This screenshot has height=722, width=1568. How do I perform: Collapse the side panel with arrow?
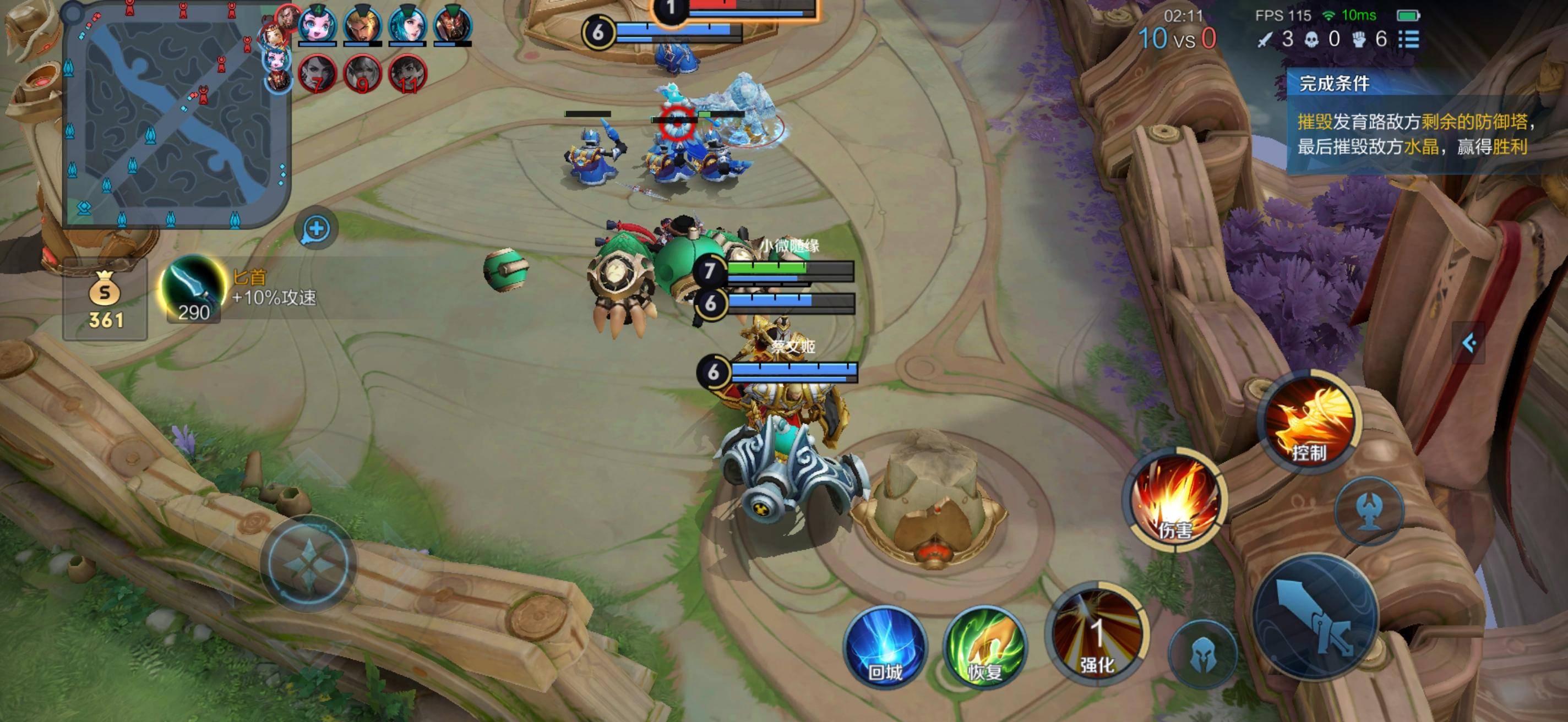tap(1468, 343)
